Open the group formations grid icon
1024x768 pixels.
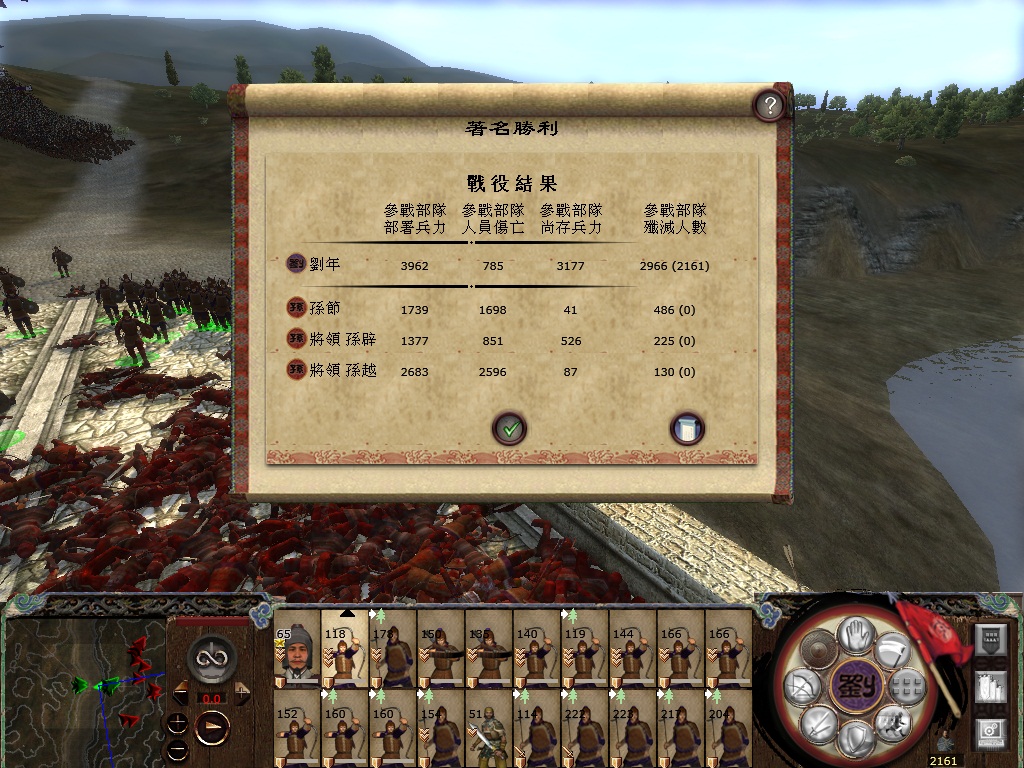click(906, 686)
